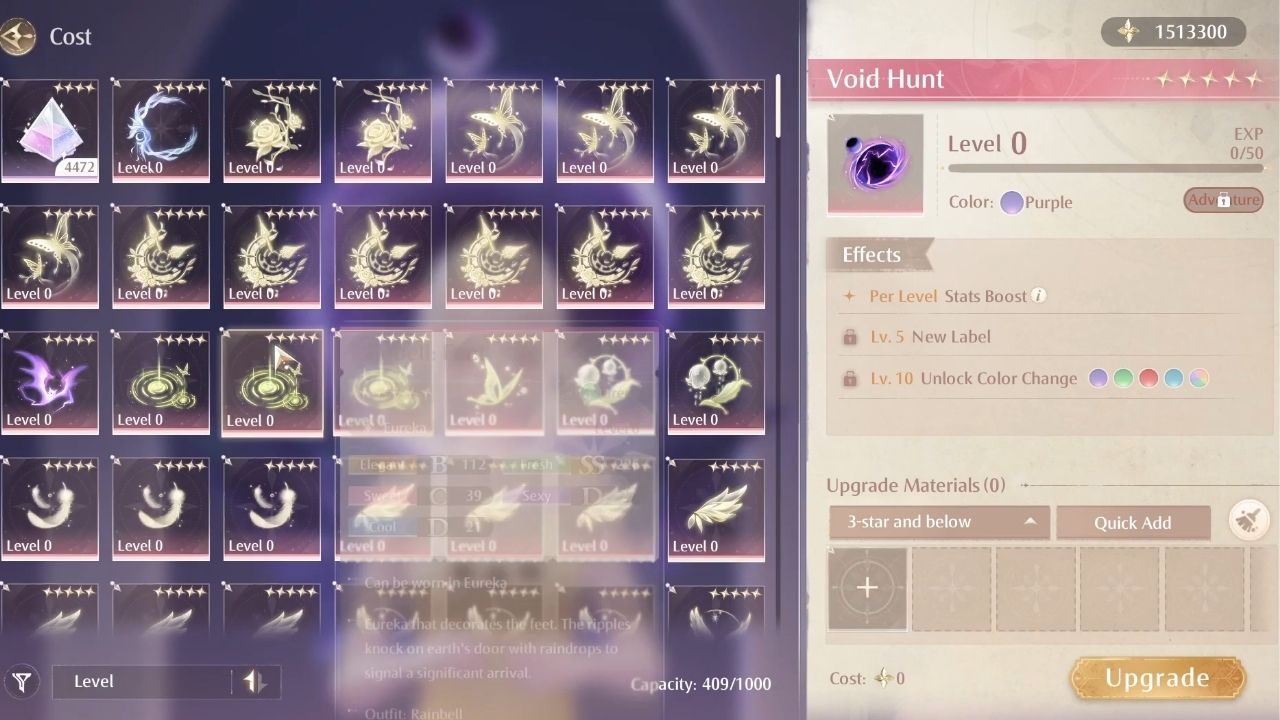Select the green color swatch for color change

pos(1123,378)
